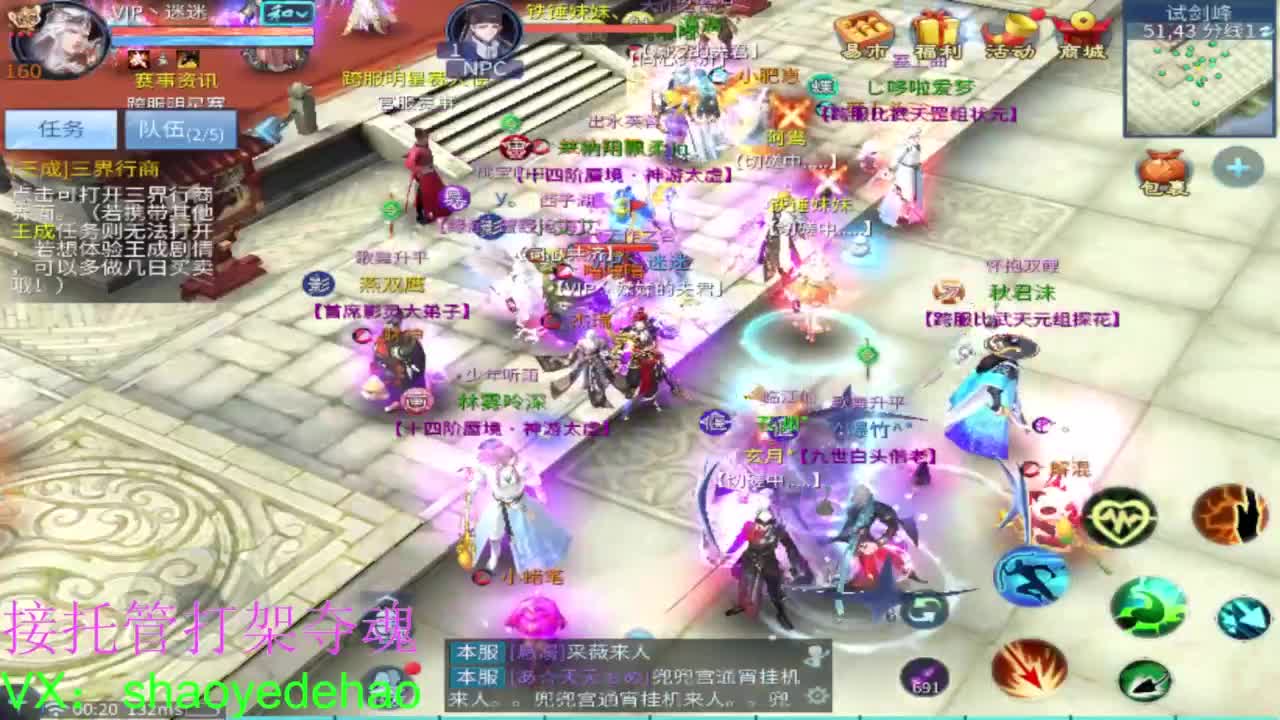Open the 商城 mall icon
Screen dimensions: 1280x720
1085,30
